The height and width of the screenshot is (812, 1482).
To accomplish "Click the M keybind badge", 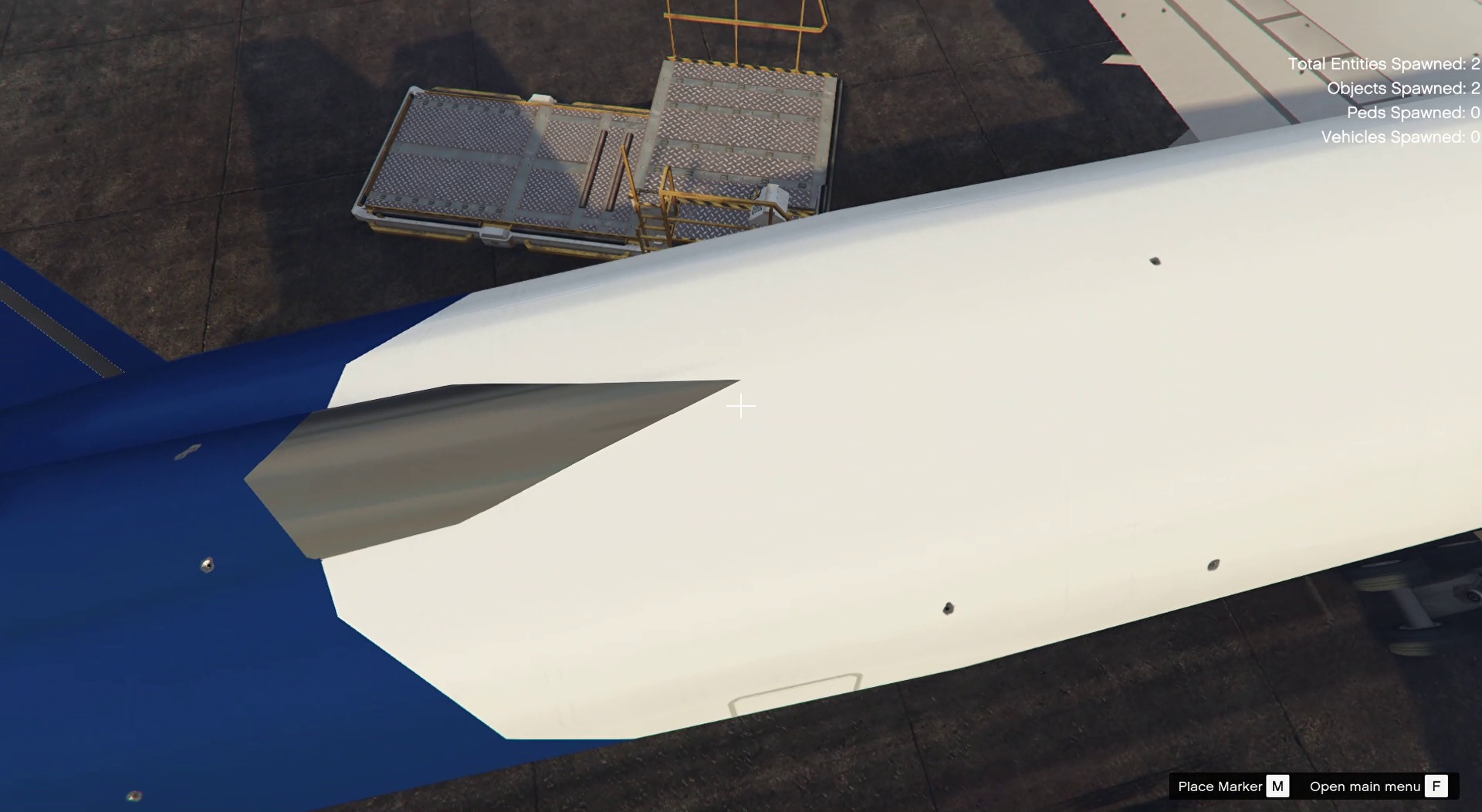I will pos(1278,786).
